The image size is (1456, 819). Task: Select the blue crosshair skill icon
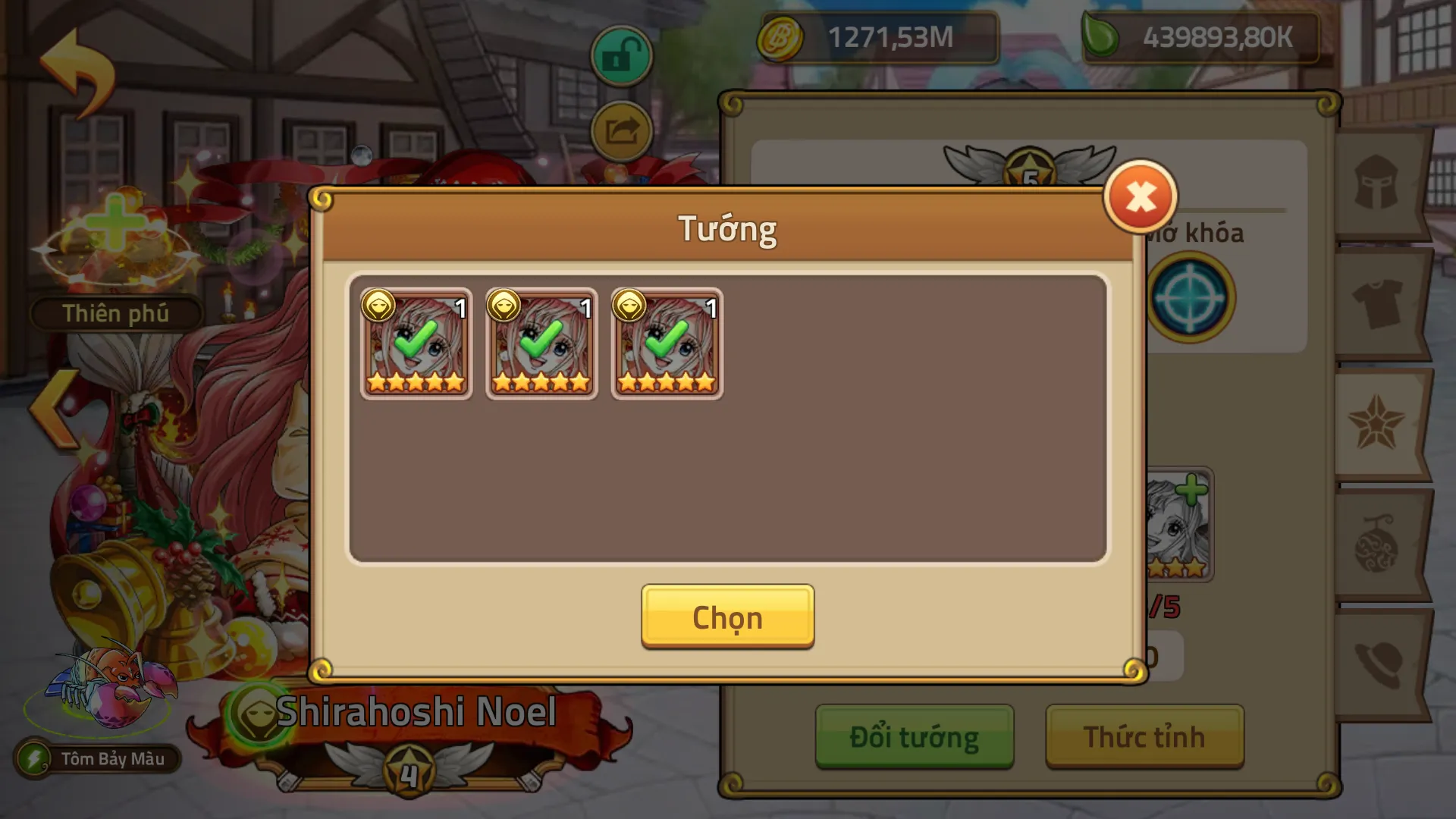1190,297
